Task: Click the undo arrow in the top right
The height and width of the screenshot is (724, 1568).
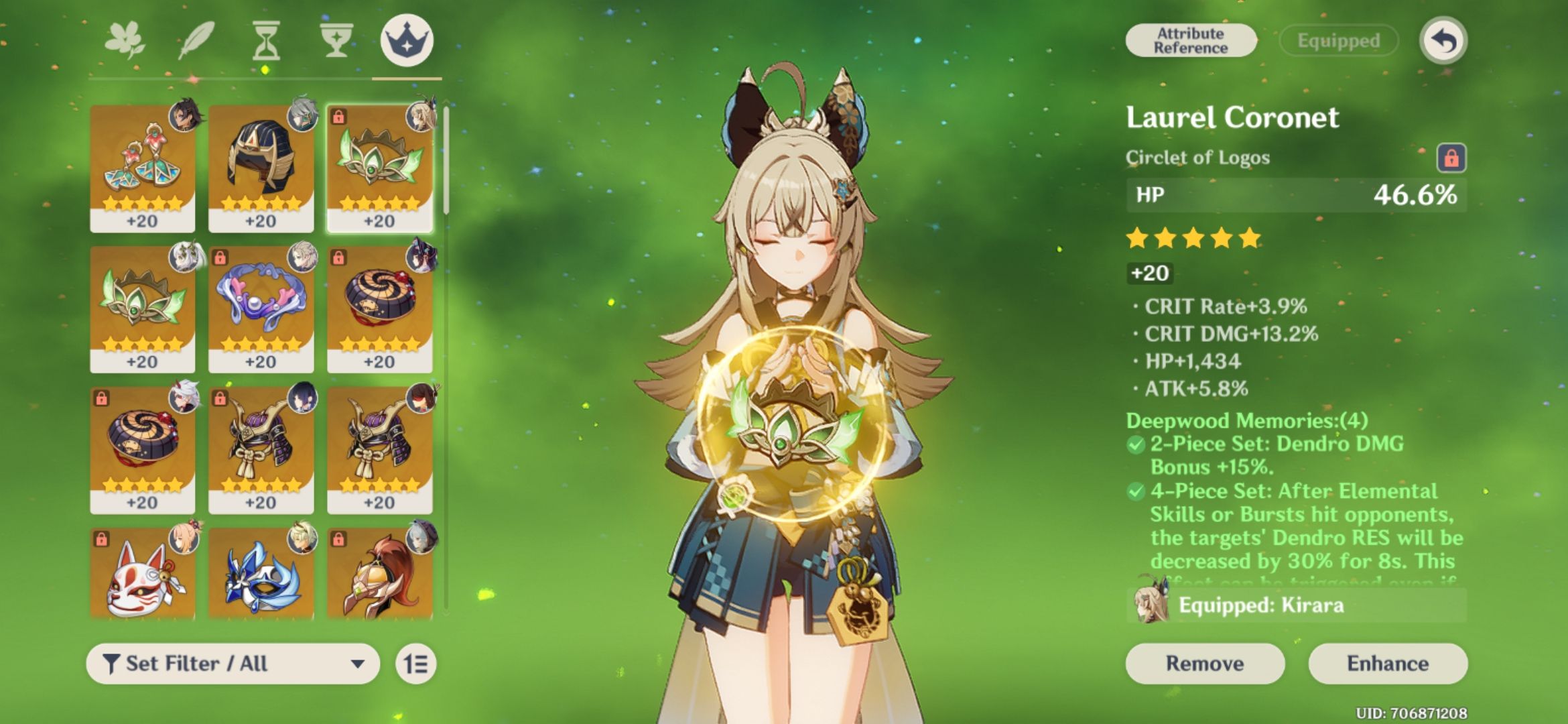Action: tap(1443, 40)
